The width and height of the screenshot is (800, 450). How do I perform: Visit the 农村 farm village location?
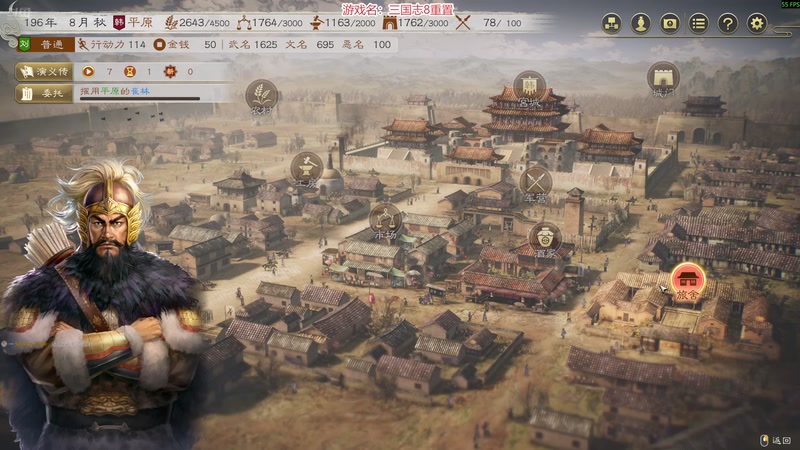click(262, 95)
